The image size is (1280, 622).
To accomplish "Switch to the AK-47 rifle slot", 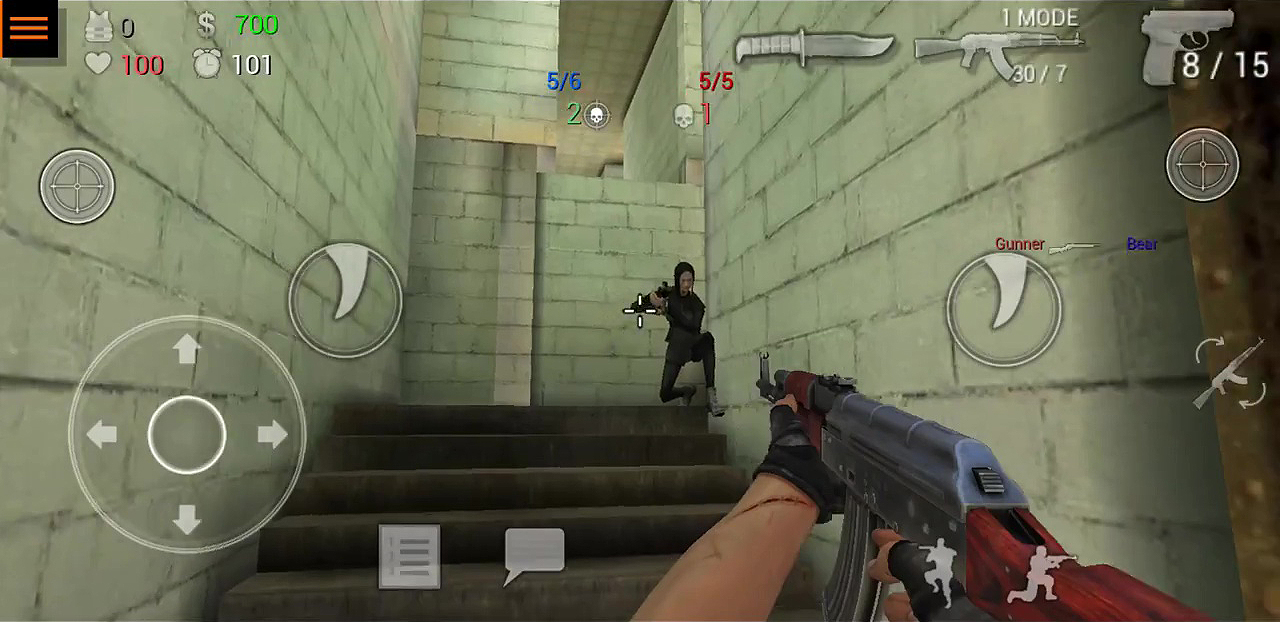I will tap(998, 48).
